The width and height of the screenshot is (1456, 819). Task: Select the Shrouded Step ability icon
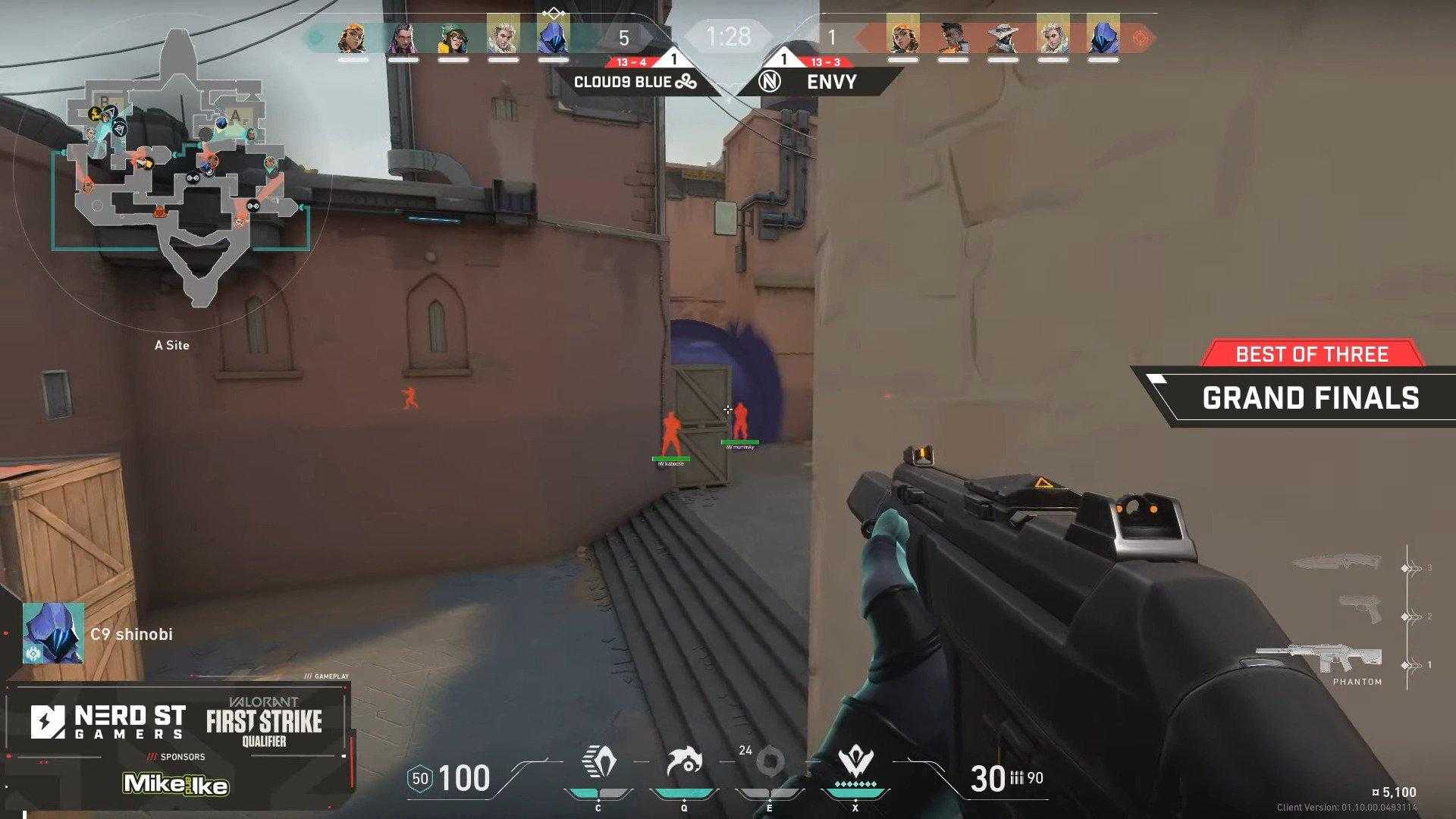point(599,758)
